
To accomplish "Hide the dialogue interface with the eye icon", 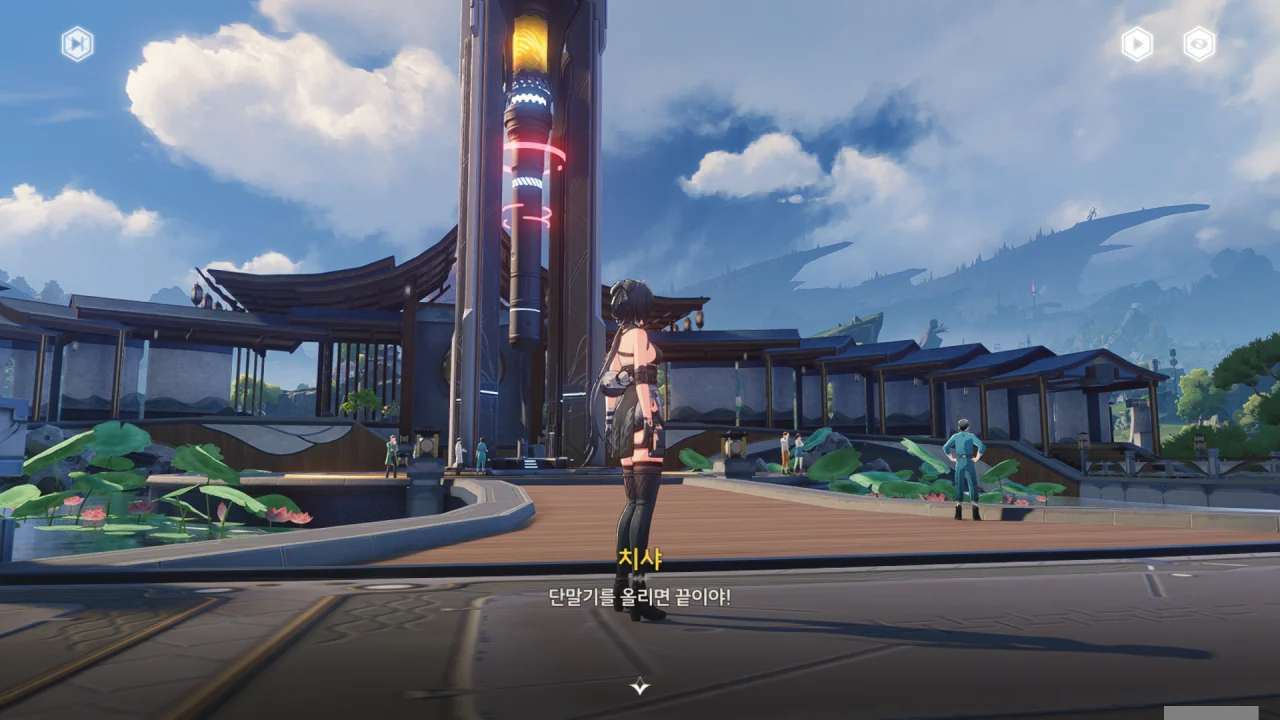I will (x=1199, y=44).
